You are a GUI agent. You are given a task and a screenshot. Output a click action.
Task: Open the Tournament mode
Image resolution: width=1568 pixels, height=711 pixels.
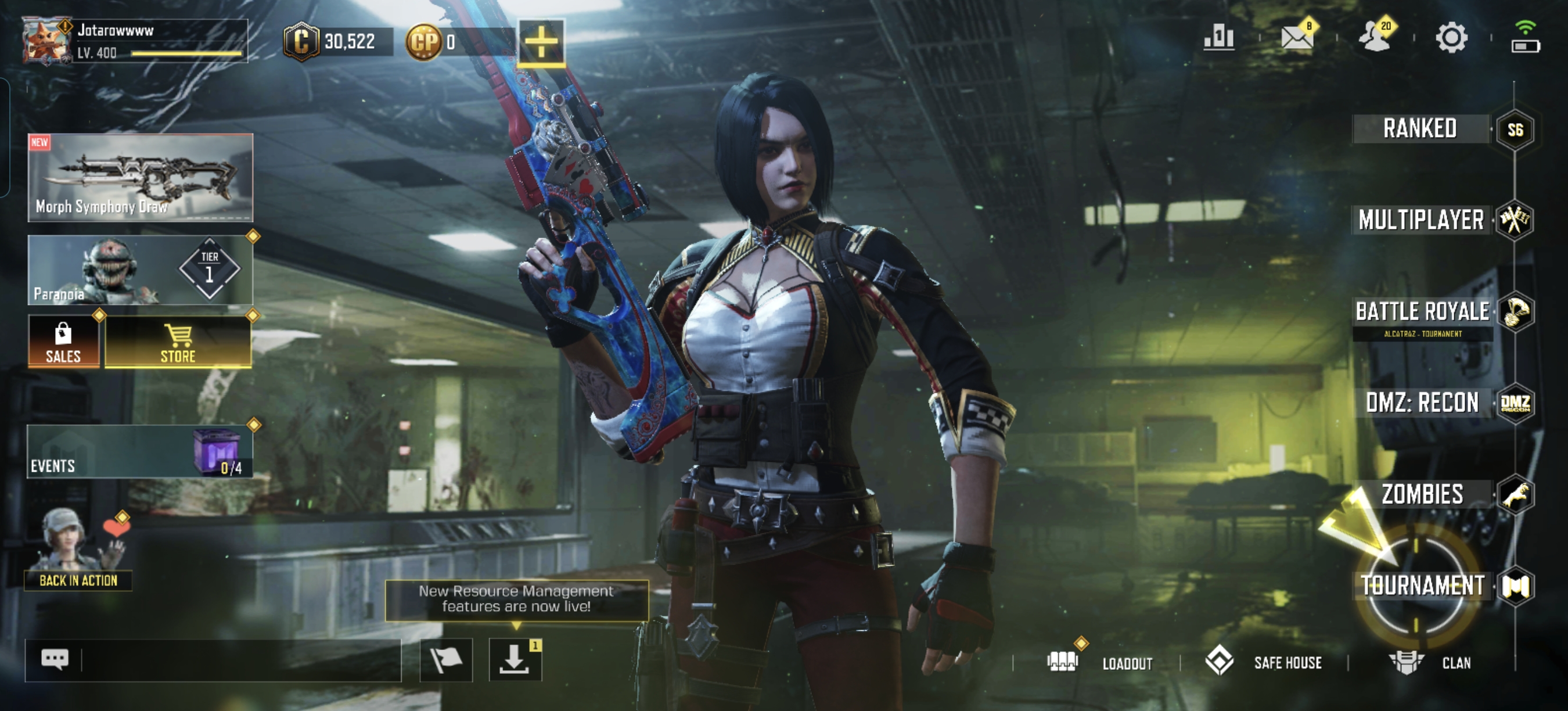click(1422, 586)
